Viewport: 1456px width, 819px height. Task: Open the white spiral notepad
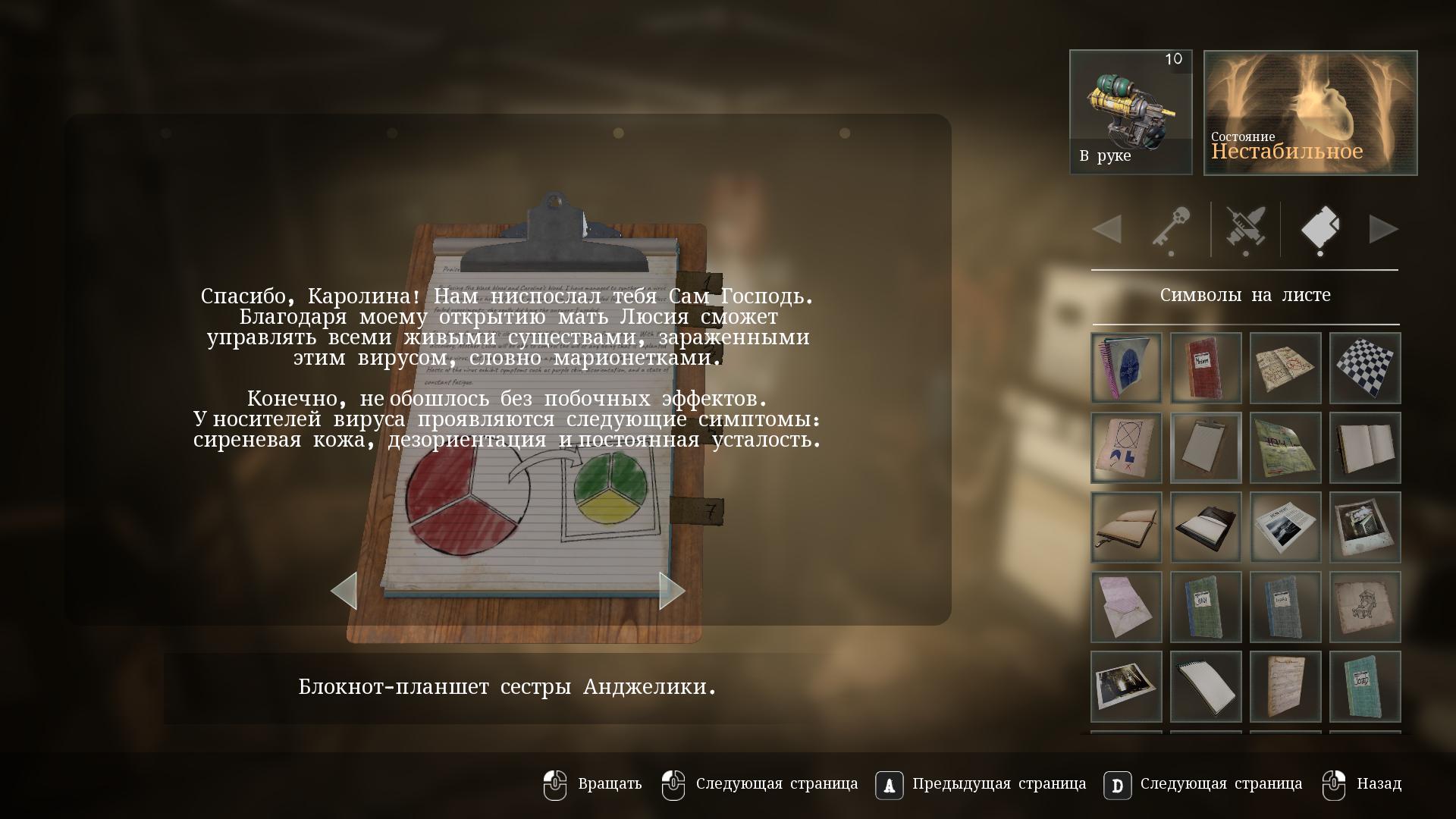pos(1206,686)
